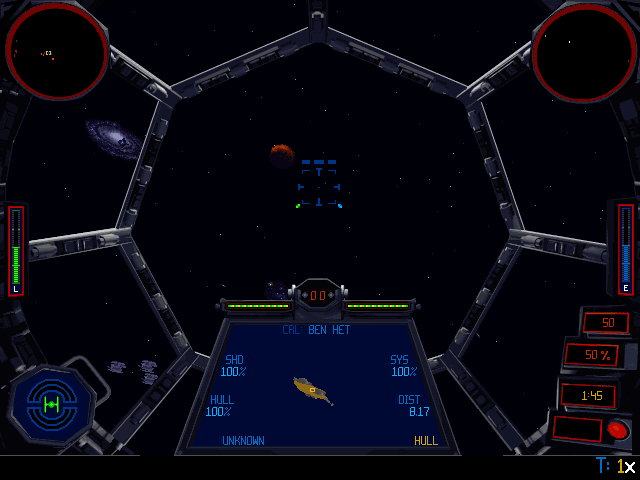This screenshot has width=640, height=480.
Task: Click the front sensor scope
Action: (57, 50)
